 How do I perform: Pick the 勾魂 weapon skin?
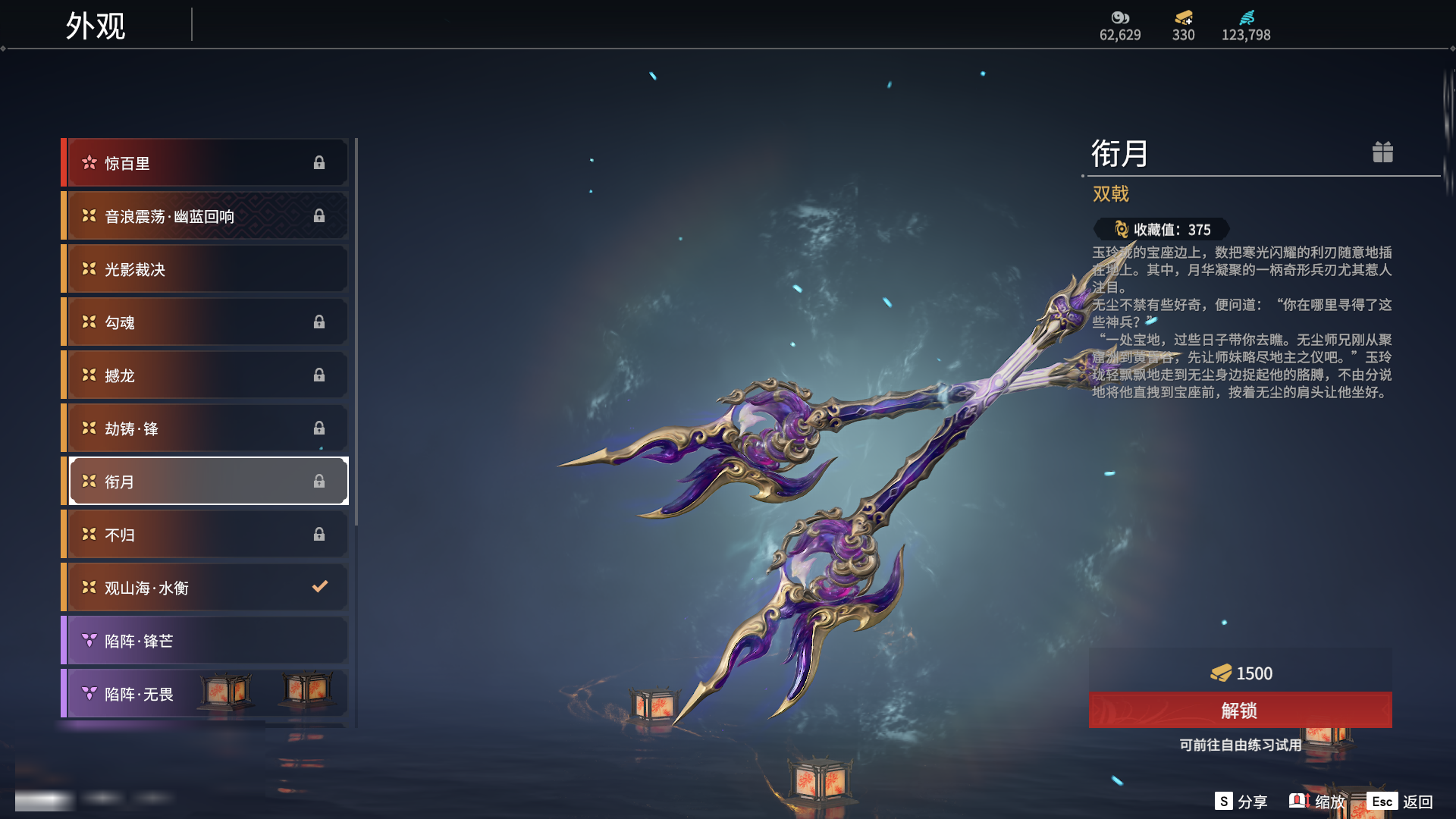[206, 322]
